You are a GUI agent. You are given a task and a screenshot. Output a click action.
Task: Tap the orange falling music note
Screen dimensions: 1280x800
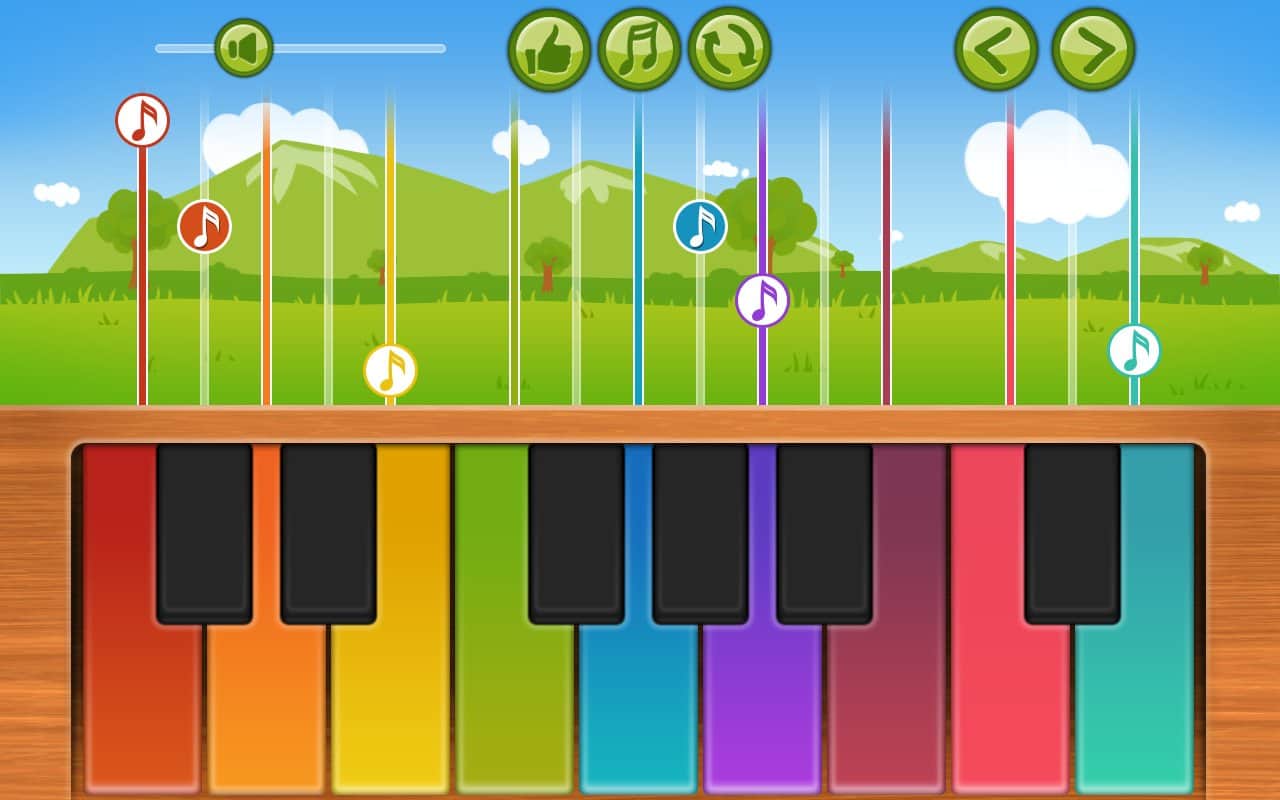tap(205, 226)
